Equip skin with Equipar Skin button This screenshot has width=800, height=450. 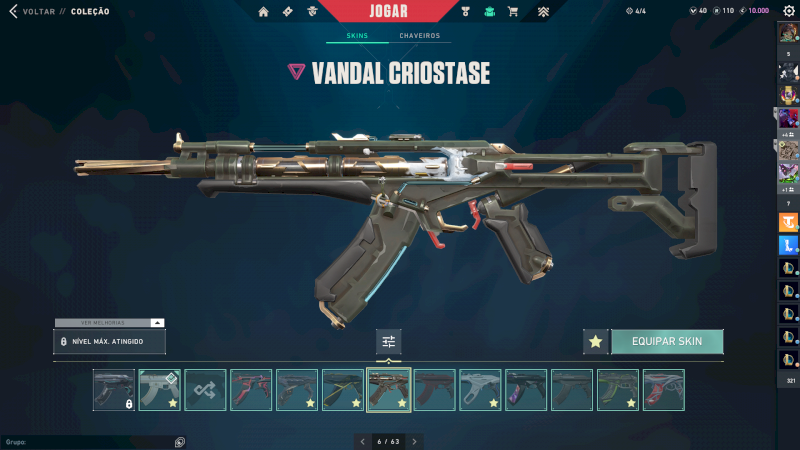[666, 341]
